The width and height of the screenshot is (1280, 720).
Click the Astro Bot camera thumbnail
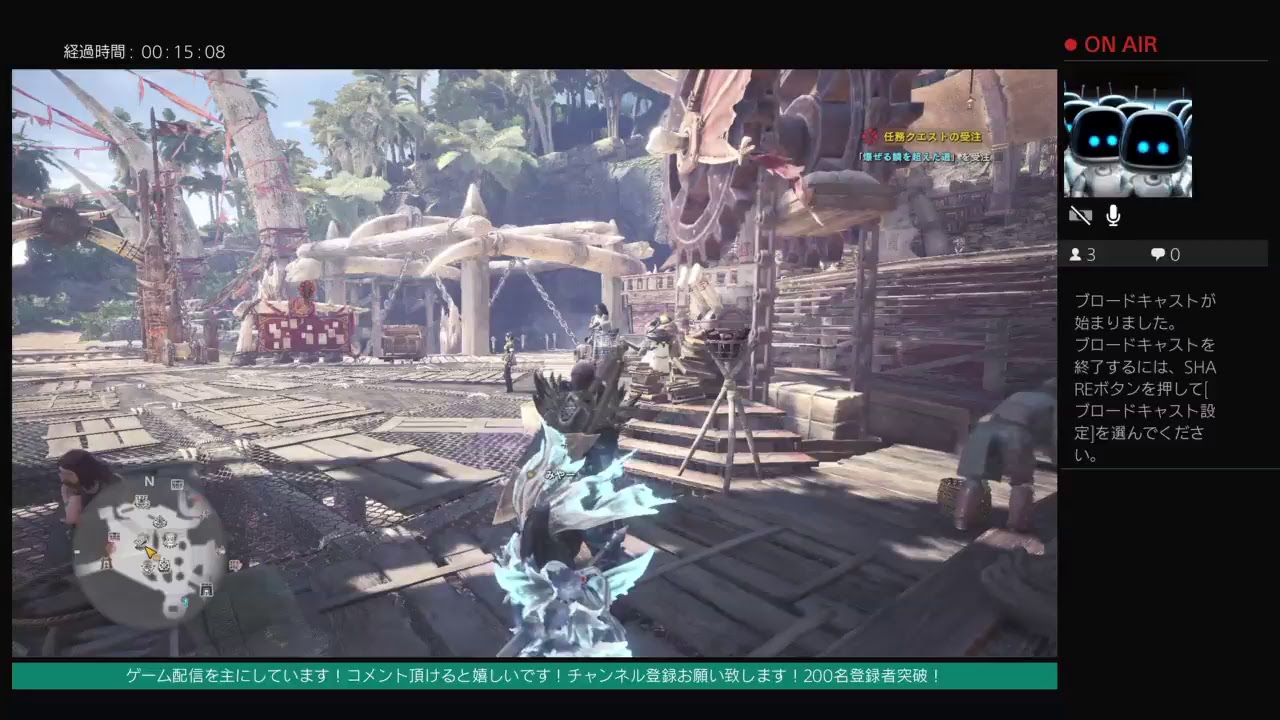coord(1128,137)
